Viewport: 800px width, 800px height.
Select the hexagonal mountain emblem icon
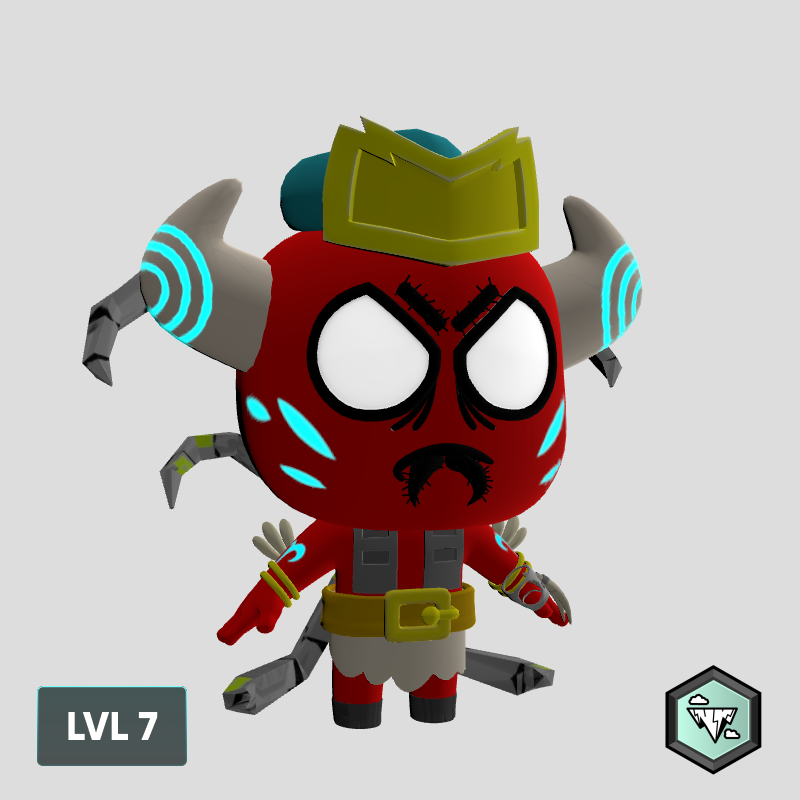pyautogui.click(x=713, y=719)
